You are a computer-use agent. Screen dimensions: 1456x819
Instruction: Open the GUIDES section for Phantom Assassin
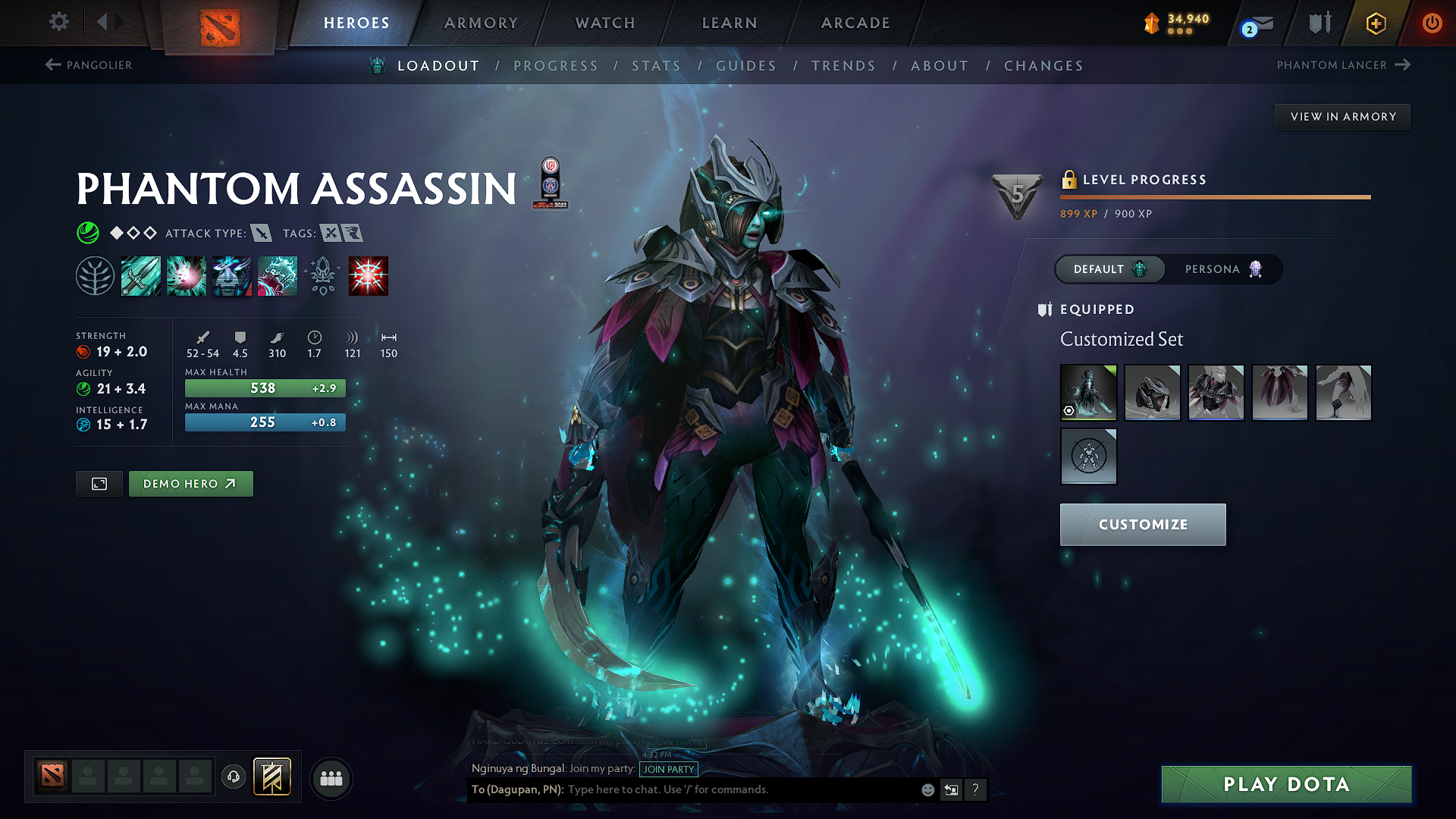(x=745, y=65)
